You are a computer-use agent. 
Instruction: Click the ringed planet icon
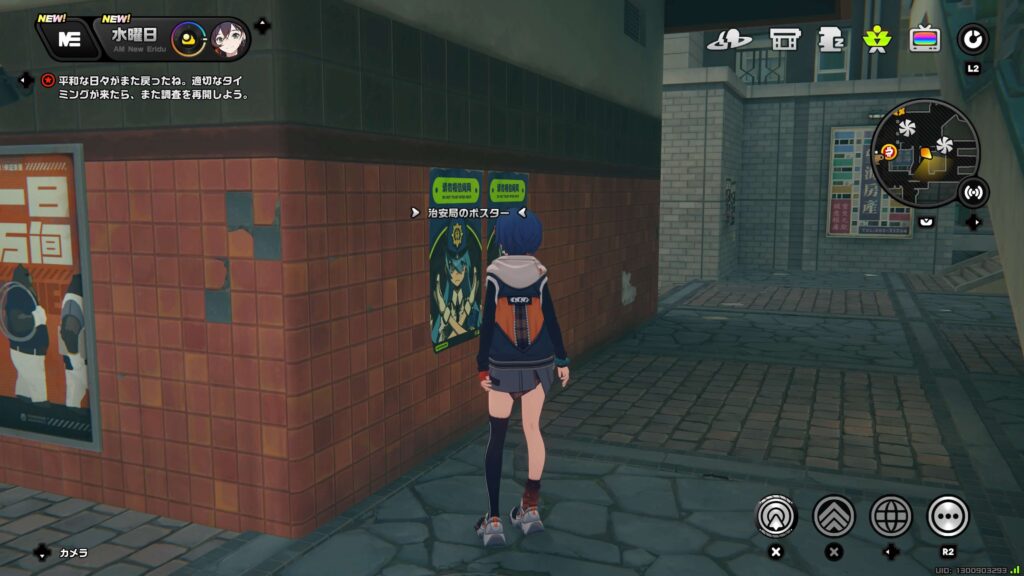pyautogui.click(x=729, y=40)
